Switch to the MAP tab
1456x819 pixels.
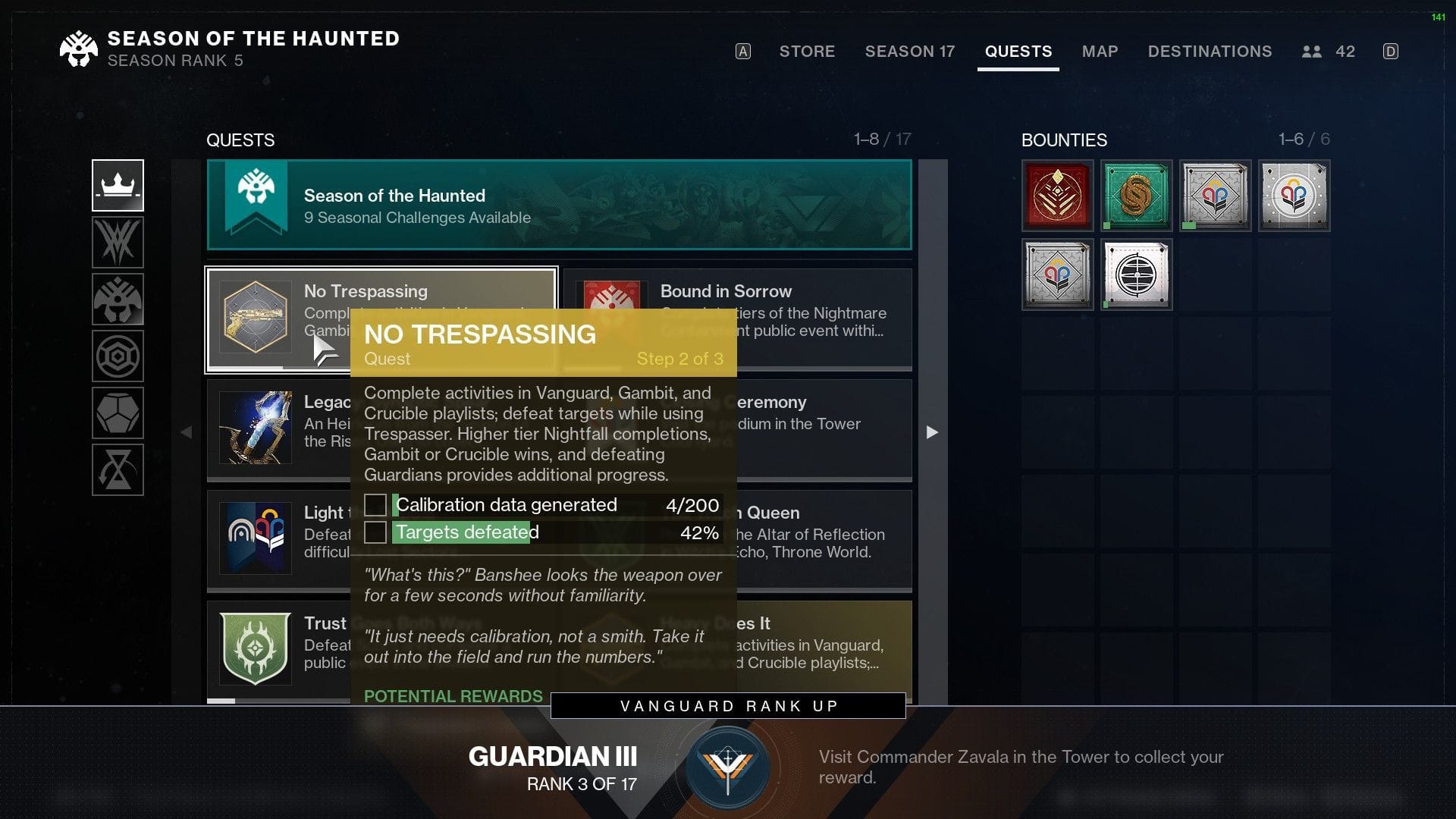pyautogui.click(x=1100, y=52)
